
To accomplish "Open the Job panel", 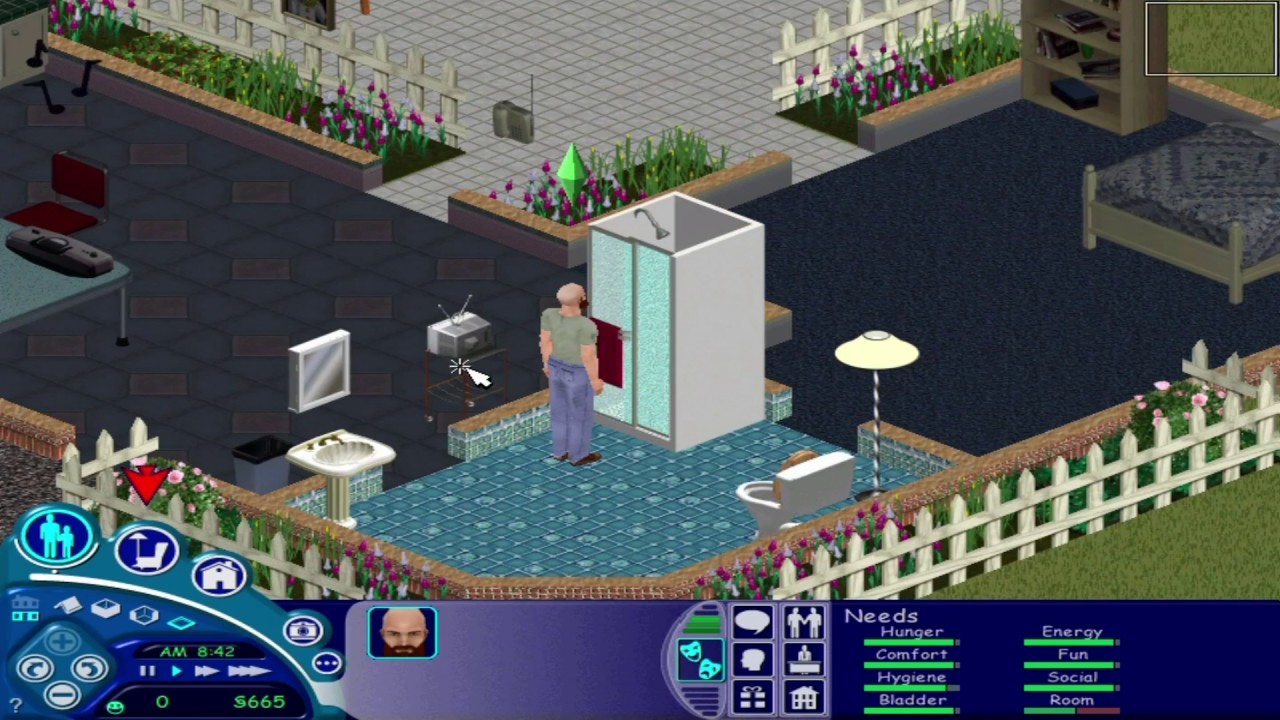I will [804, 659].
